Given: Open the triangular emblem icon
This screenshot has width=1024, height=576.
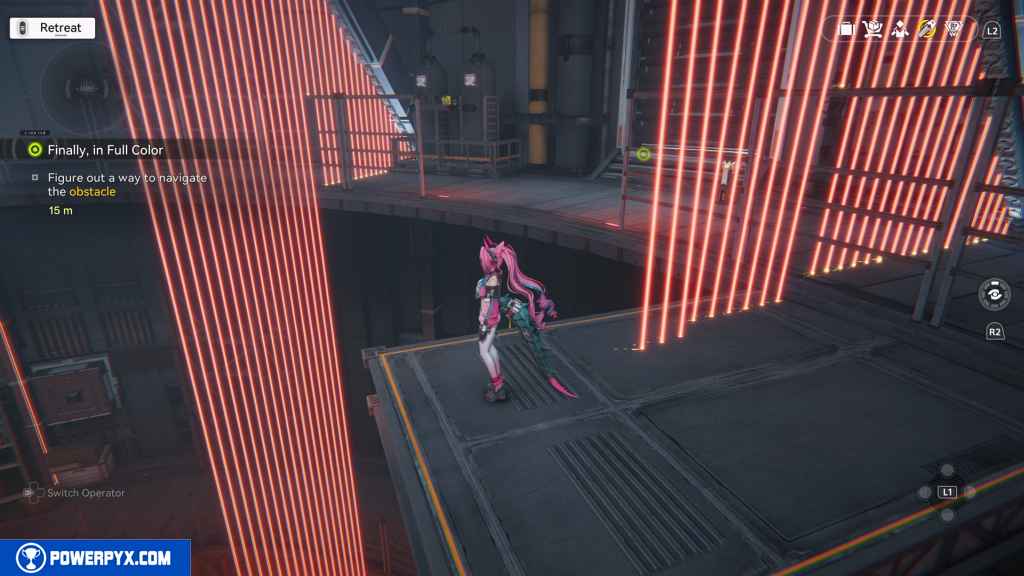Looking at the screenshot, I should (x=953, y=29).
